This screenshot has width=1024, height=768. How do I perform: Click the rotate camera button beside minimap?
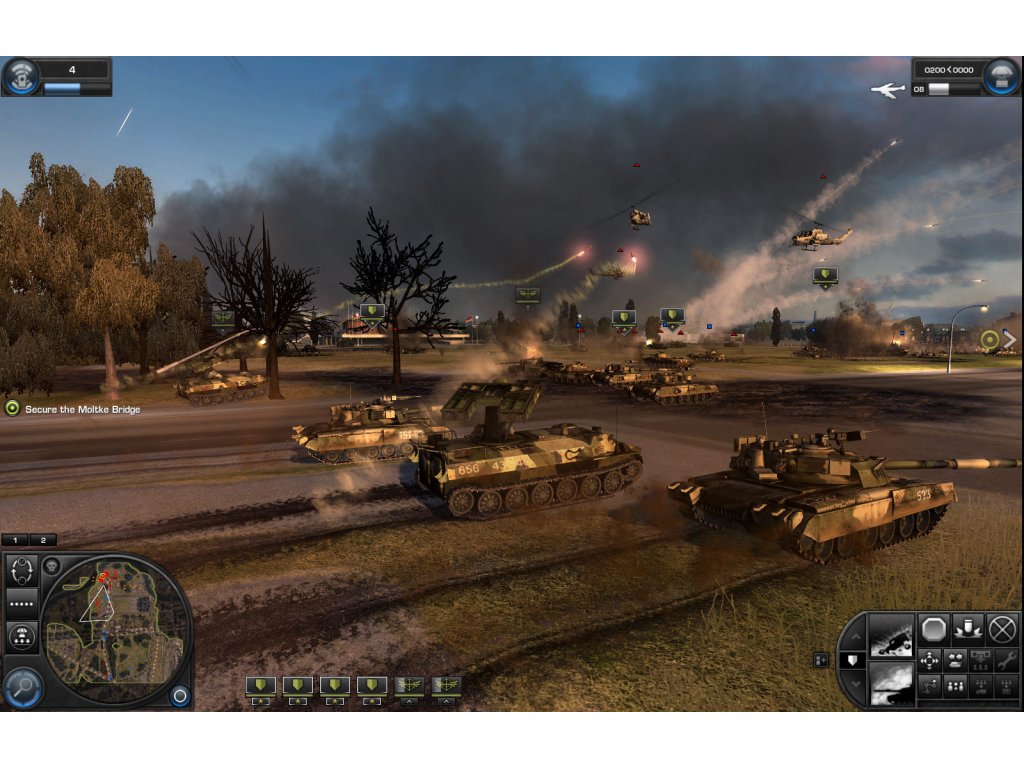[22, 570]
